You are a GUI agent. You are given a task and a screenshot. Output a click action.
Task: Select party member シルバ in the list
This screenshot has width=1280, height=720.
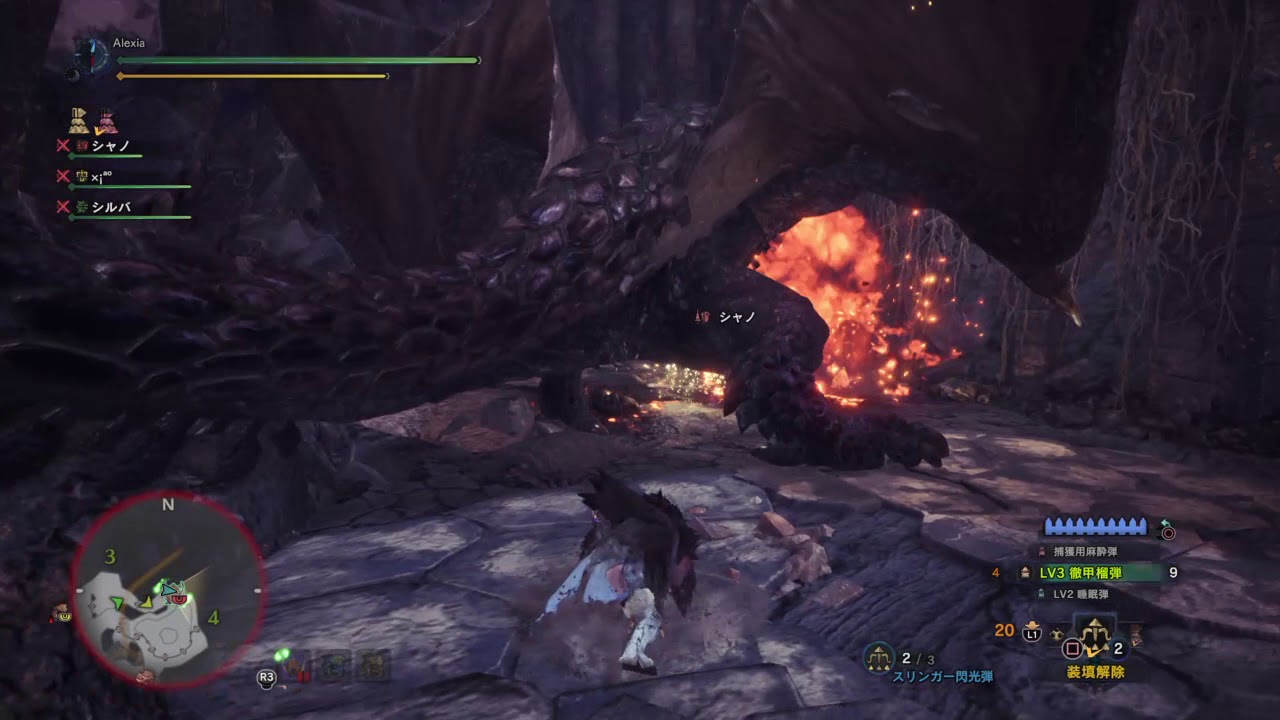coord(110,207)
